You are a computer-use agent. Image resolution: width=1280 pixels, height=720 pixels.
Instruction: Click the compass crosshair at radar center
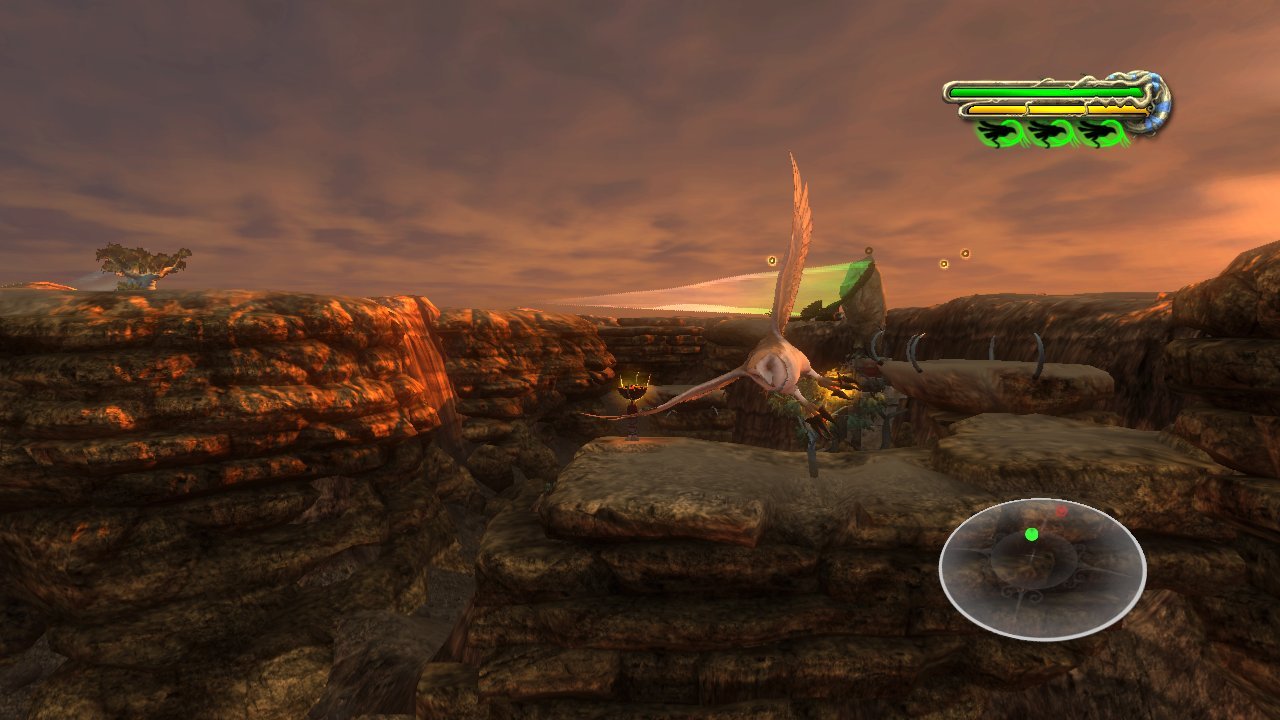coord(1032,556)
